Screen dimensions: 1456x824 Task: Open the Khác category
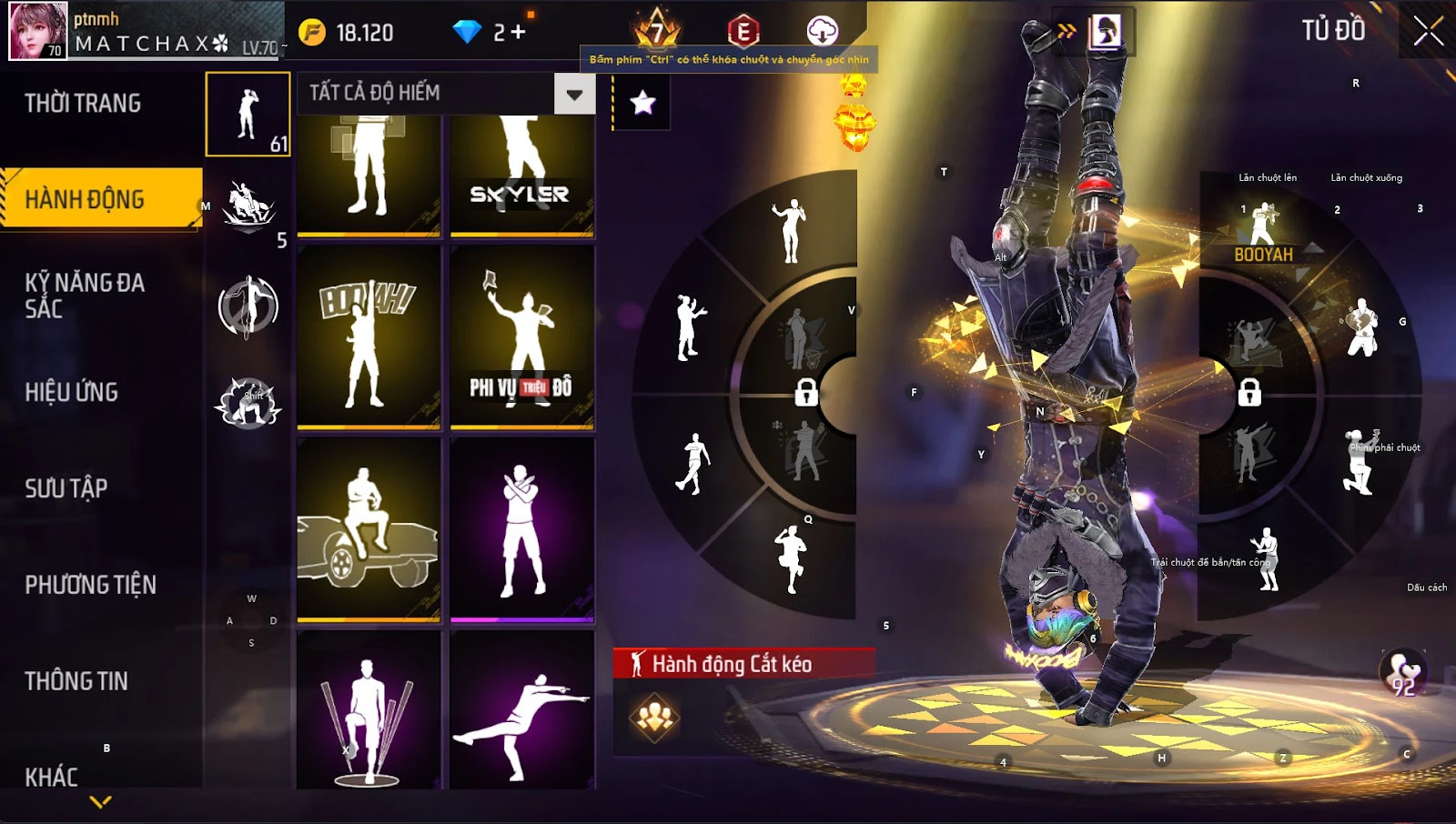tap(52, 777)
